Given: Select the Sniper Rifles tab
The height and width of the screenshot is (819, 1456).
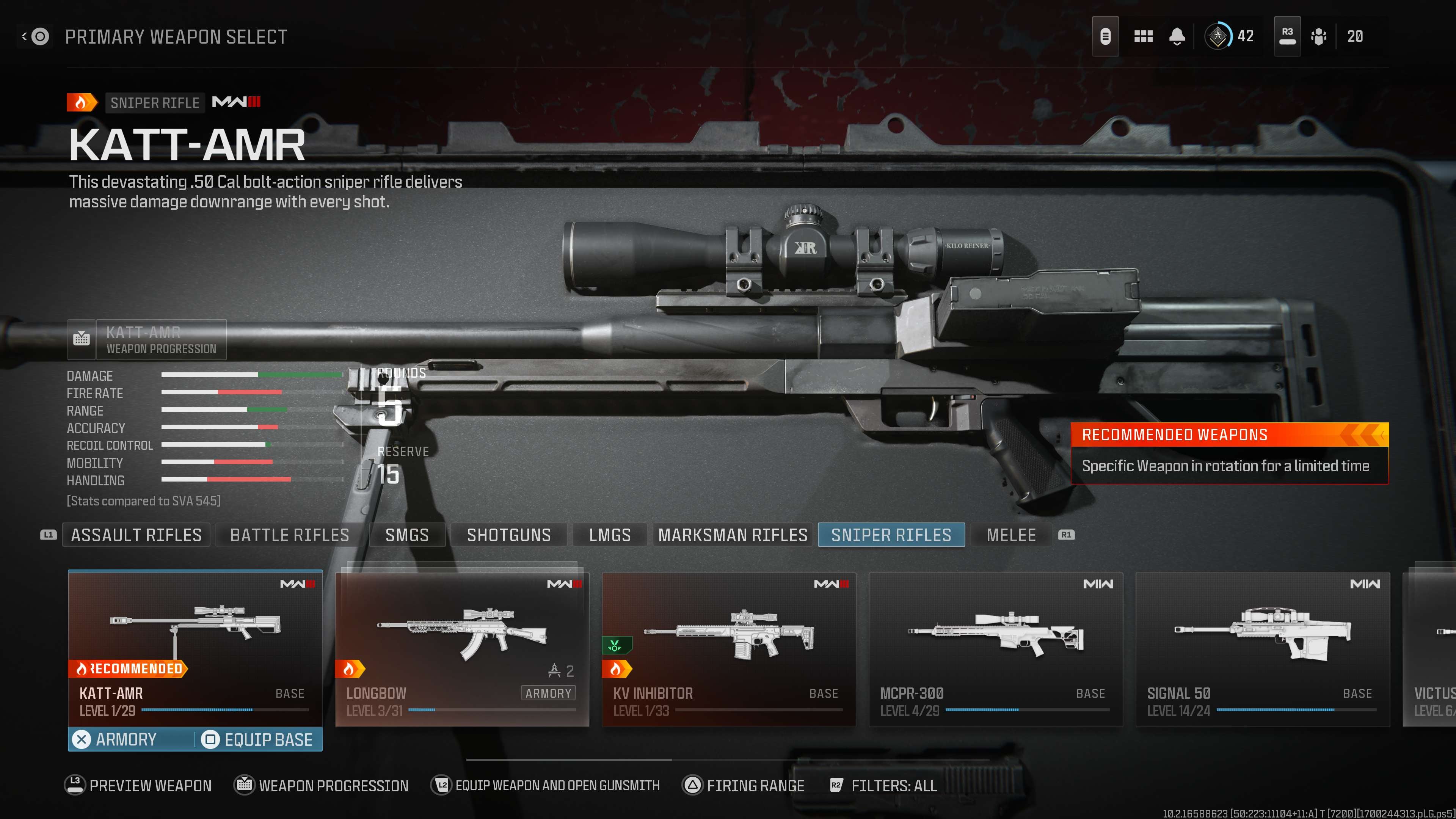Looking at the screenshot, I should [x=891, y=535].
